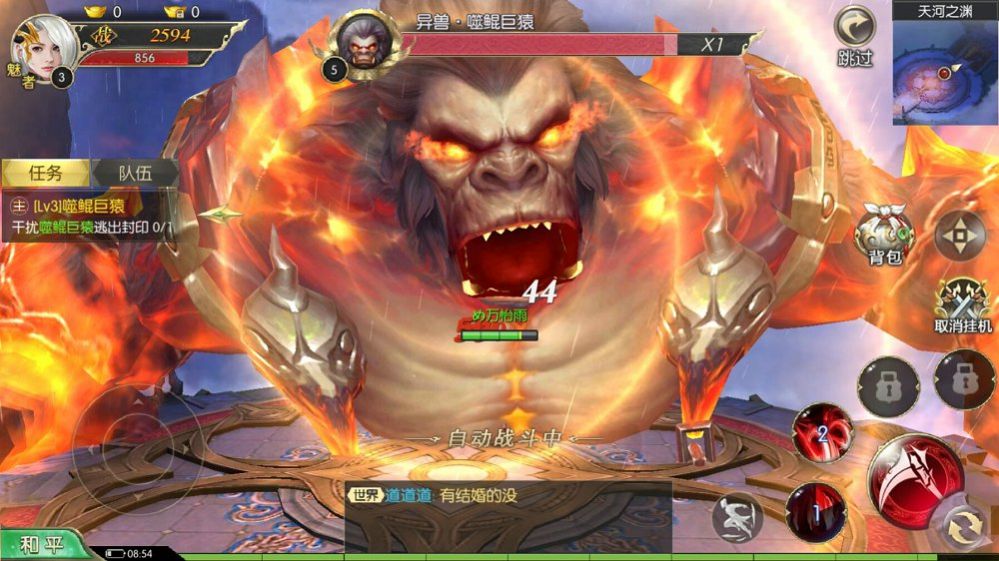Activate red skill number 2
Image resolution: width=999 pixels, height=561 pixels.
click(x=822, y=432)
